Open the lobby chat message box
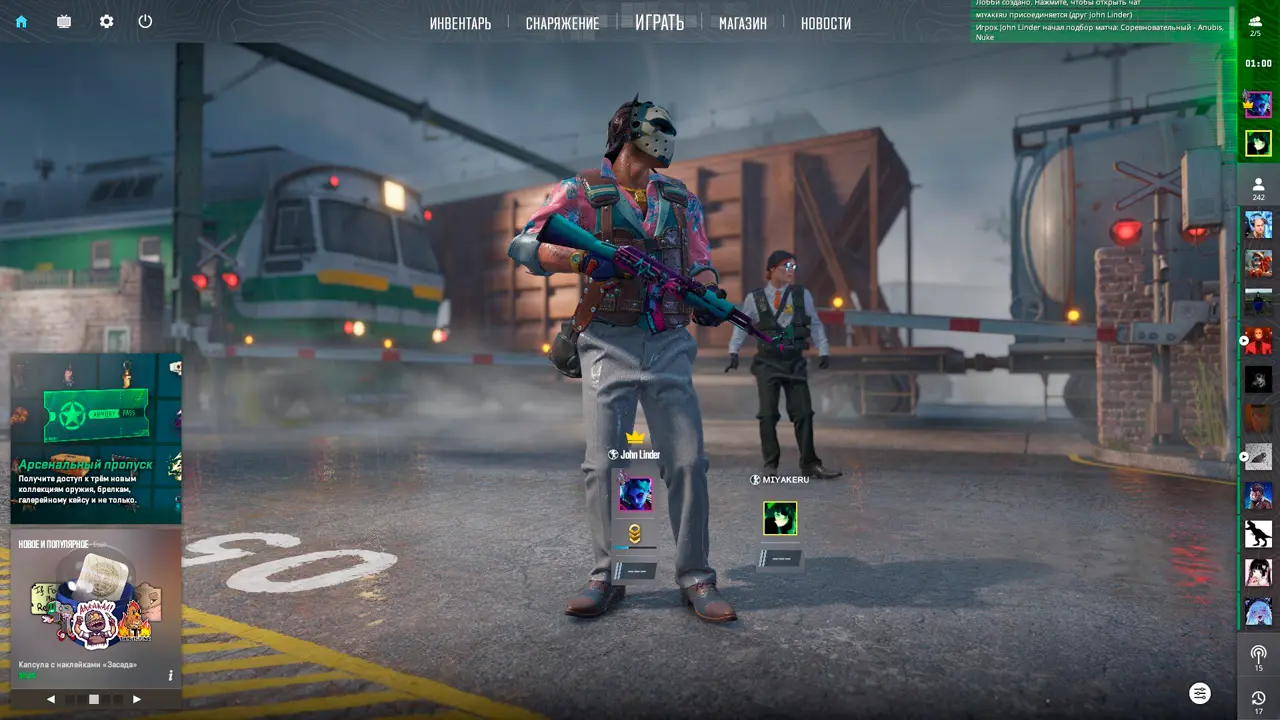The image size is (1280, 720). point(1100,22)
